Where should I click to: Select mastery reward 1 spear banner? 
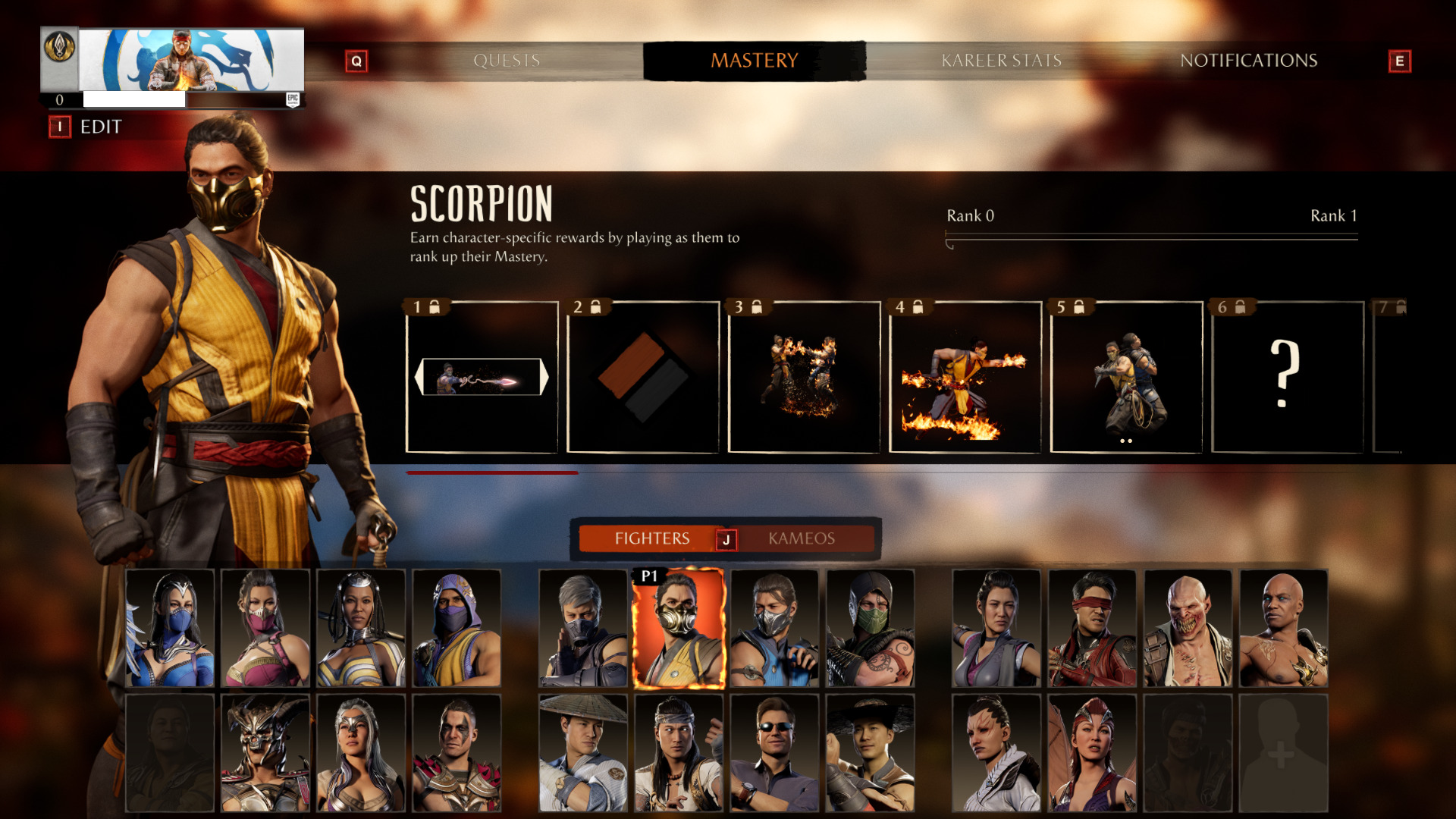pos(482,377)
